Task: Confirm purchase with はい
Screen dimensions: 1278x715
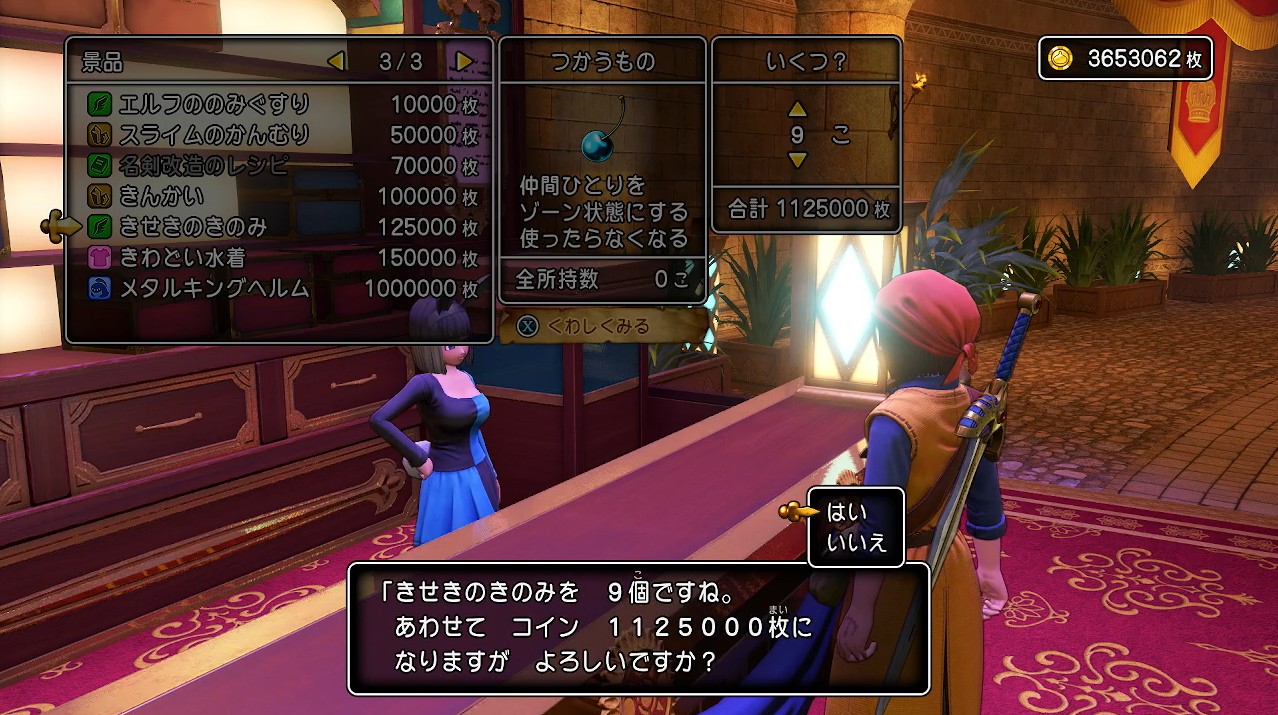Action: click(x=847, y=513)
